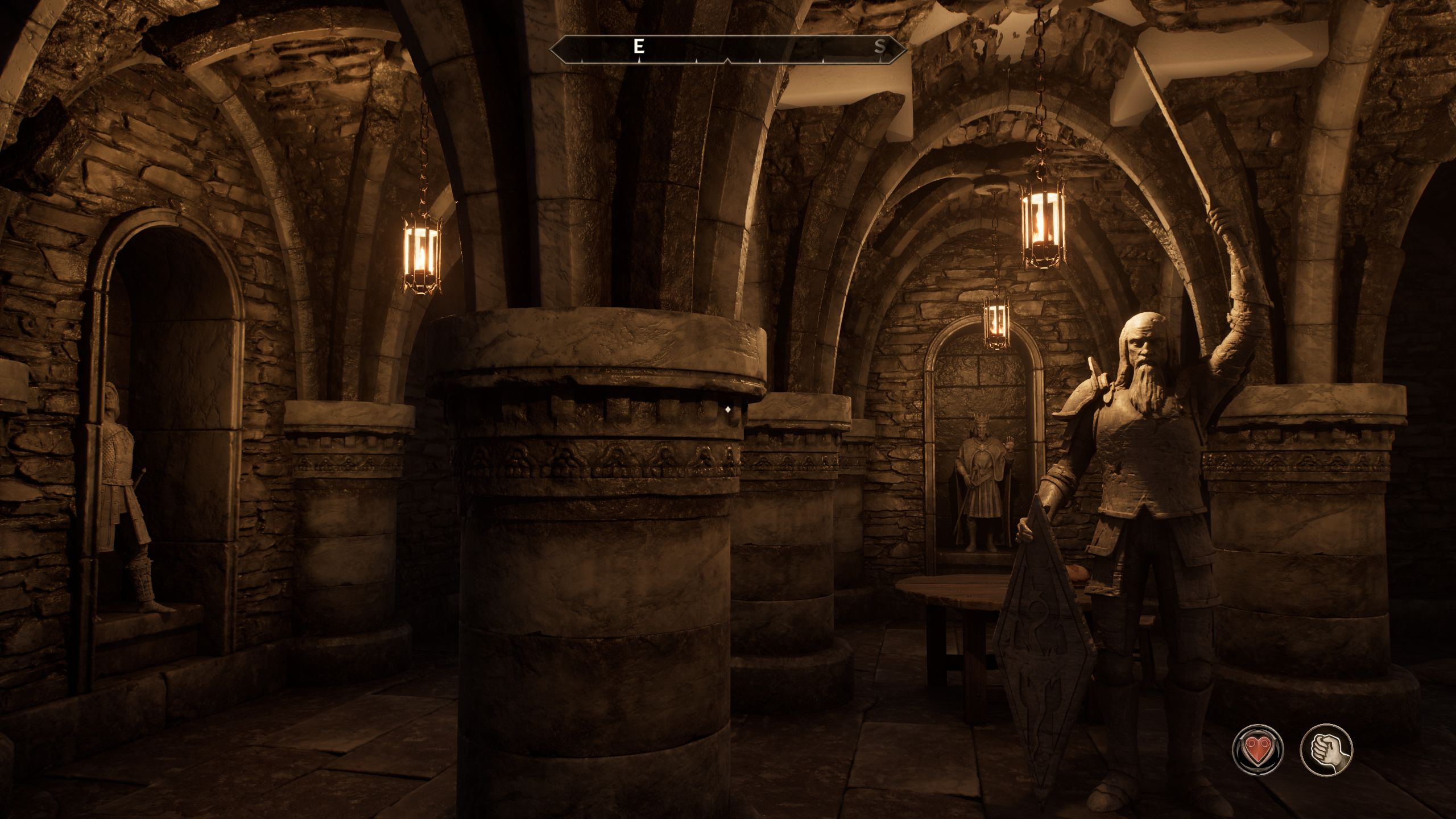This screenshot has height=819, width=1456.
Task: Click the E marker on the compass bar
Action: 638,47
